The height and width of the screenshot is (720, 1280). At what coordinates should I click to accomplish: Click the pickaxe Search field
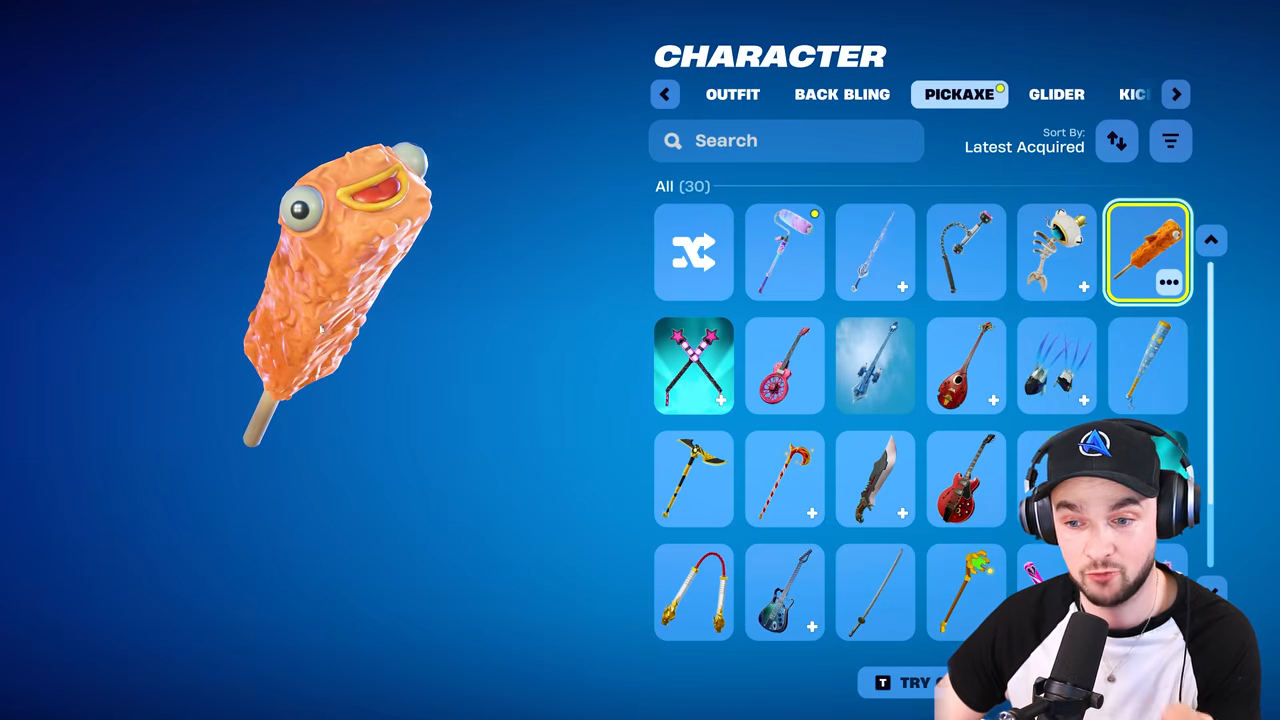tap(786, 141)
